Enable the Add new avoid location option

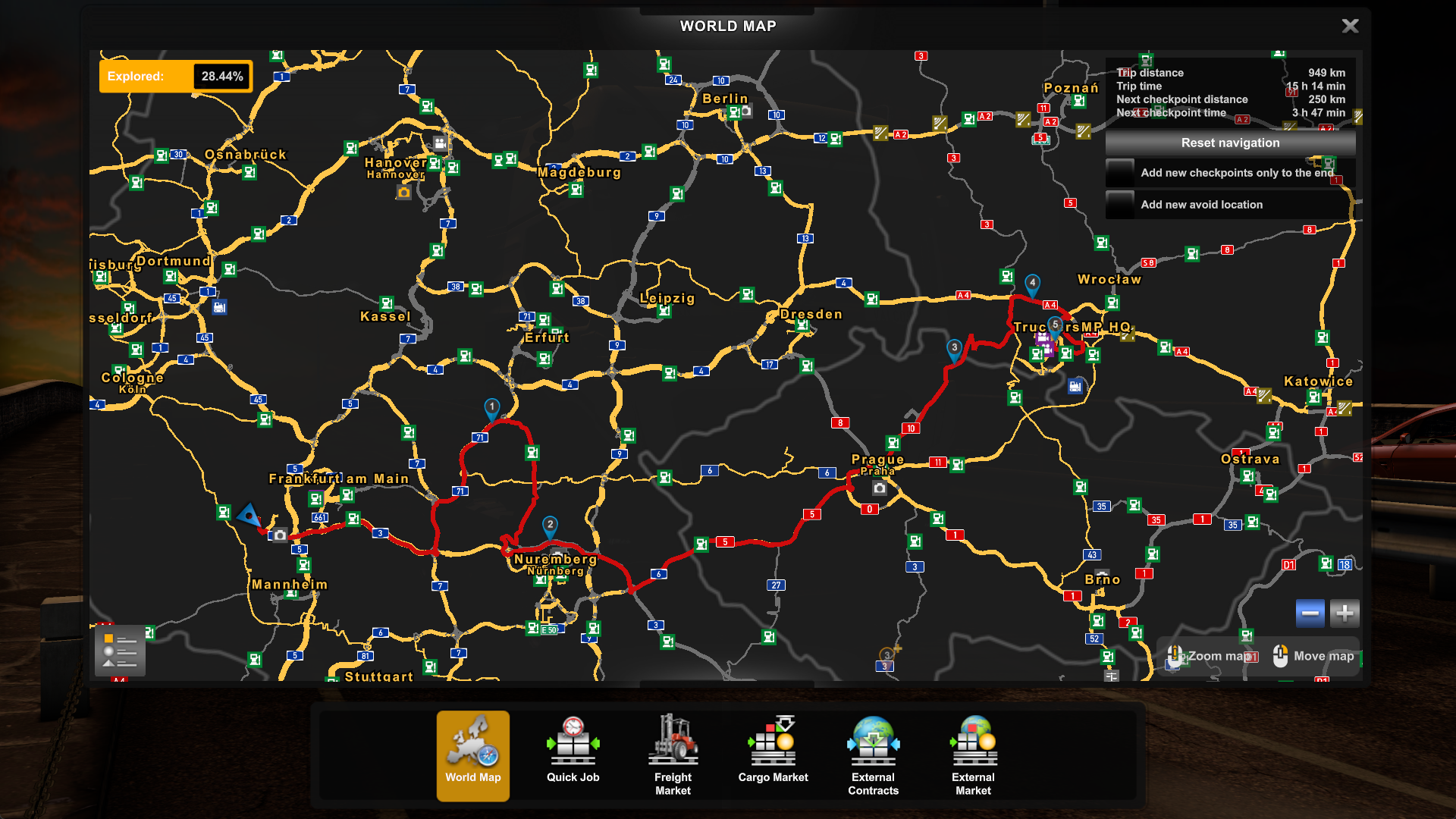point(1119,205)
